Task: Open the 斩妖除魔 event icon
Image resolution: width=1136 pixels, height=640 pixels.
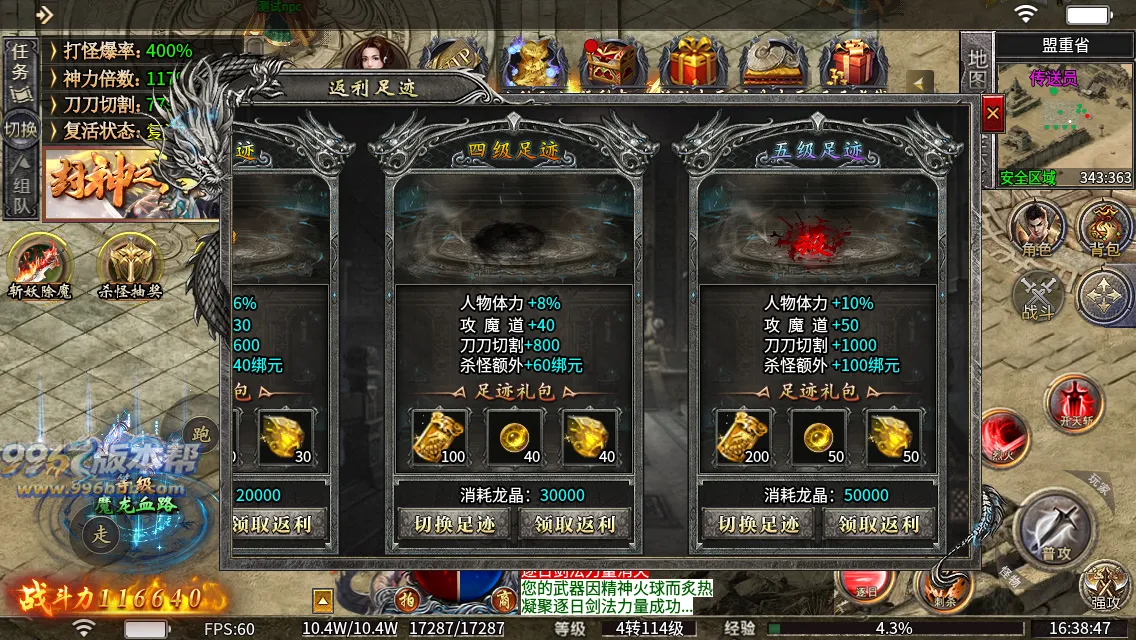Action: (x=42, y=264)
